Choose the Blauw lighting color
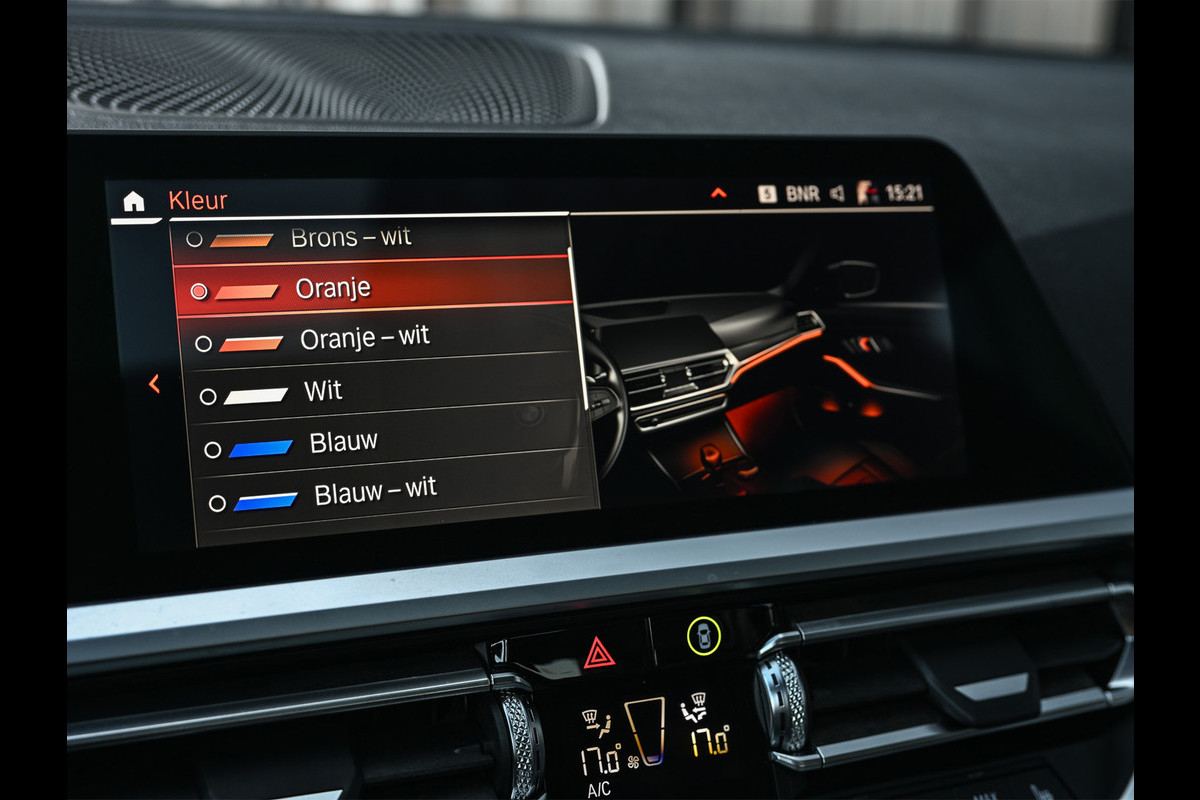The image size is (1200, 800). [x=343, y=442]
